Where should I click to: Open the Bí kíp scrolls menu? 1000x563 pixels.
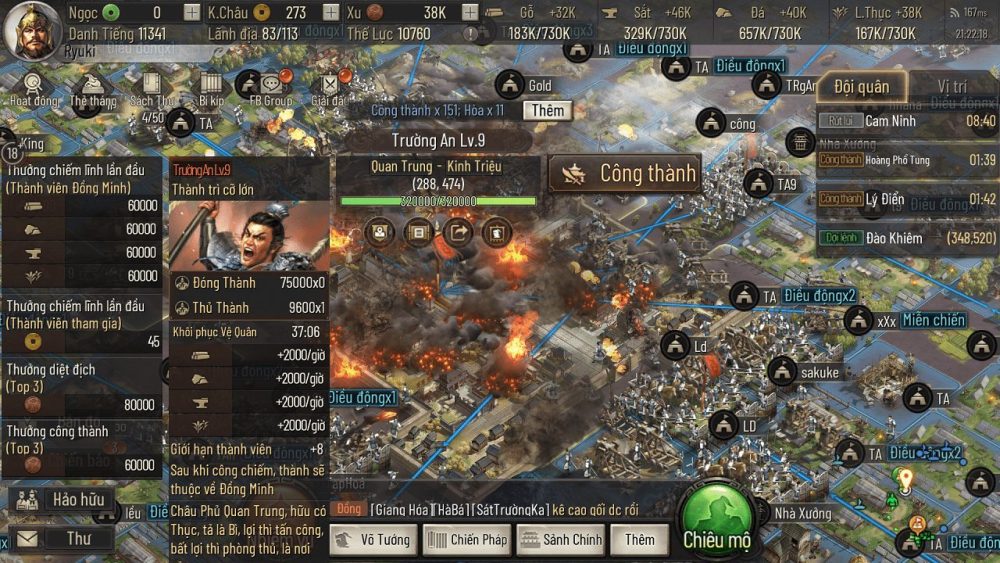(212, 86)
